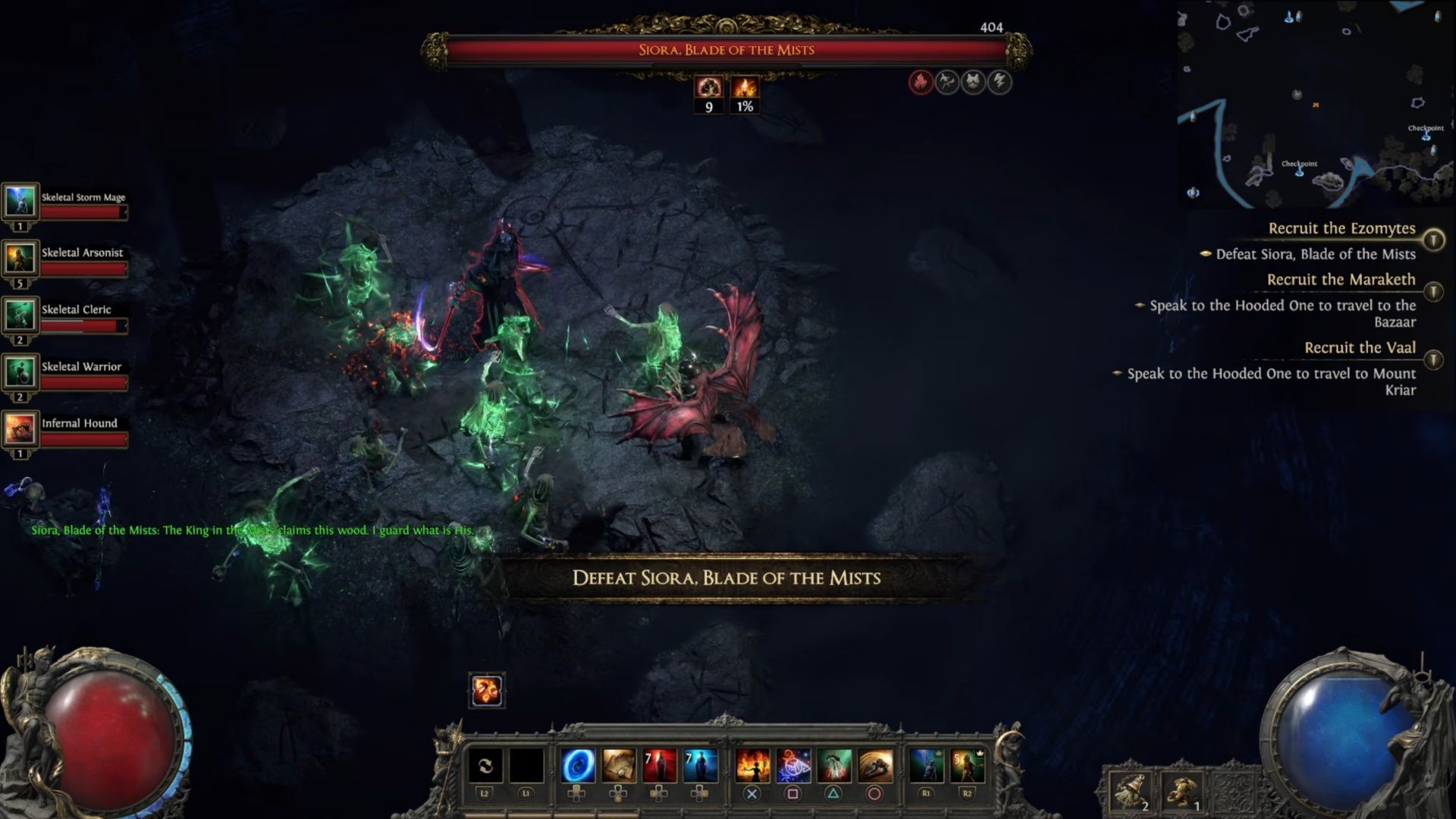The width and height of the screenshot is (1456, 819).
Task: Toggle the Recruit the Ezomytes quest tracker
Action: pos(1432,240)
